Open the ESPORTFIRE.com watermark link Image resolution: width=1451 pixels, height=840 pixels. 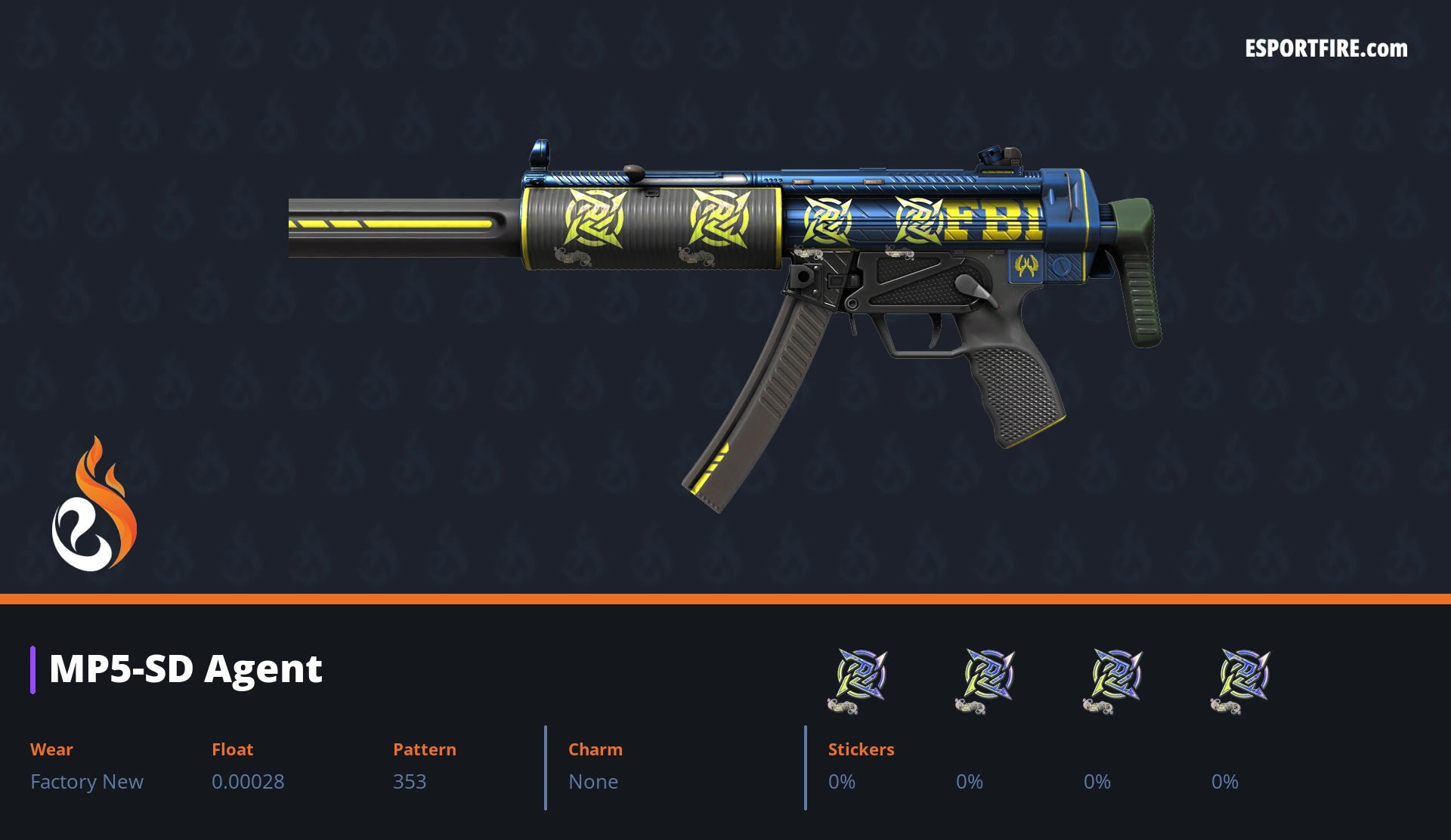[x=1326, y=49]
